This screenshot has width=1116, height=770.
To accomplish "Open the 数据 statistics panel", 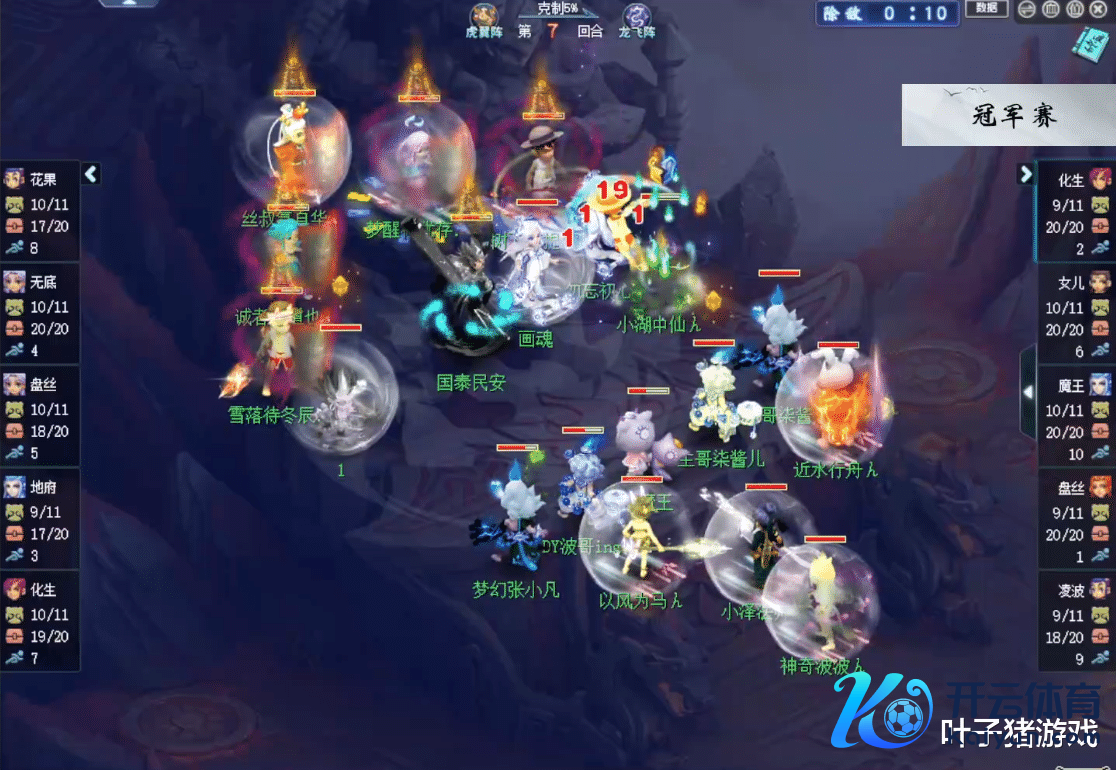I will point(986,10).
